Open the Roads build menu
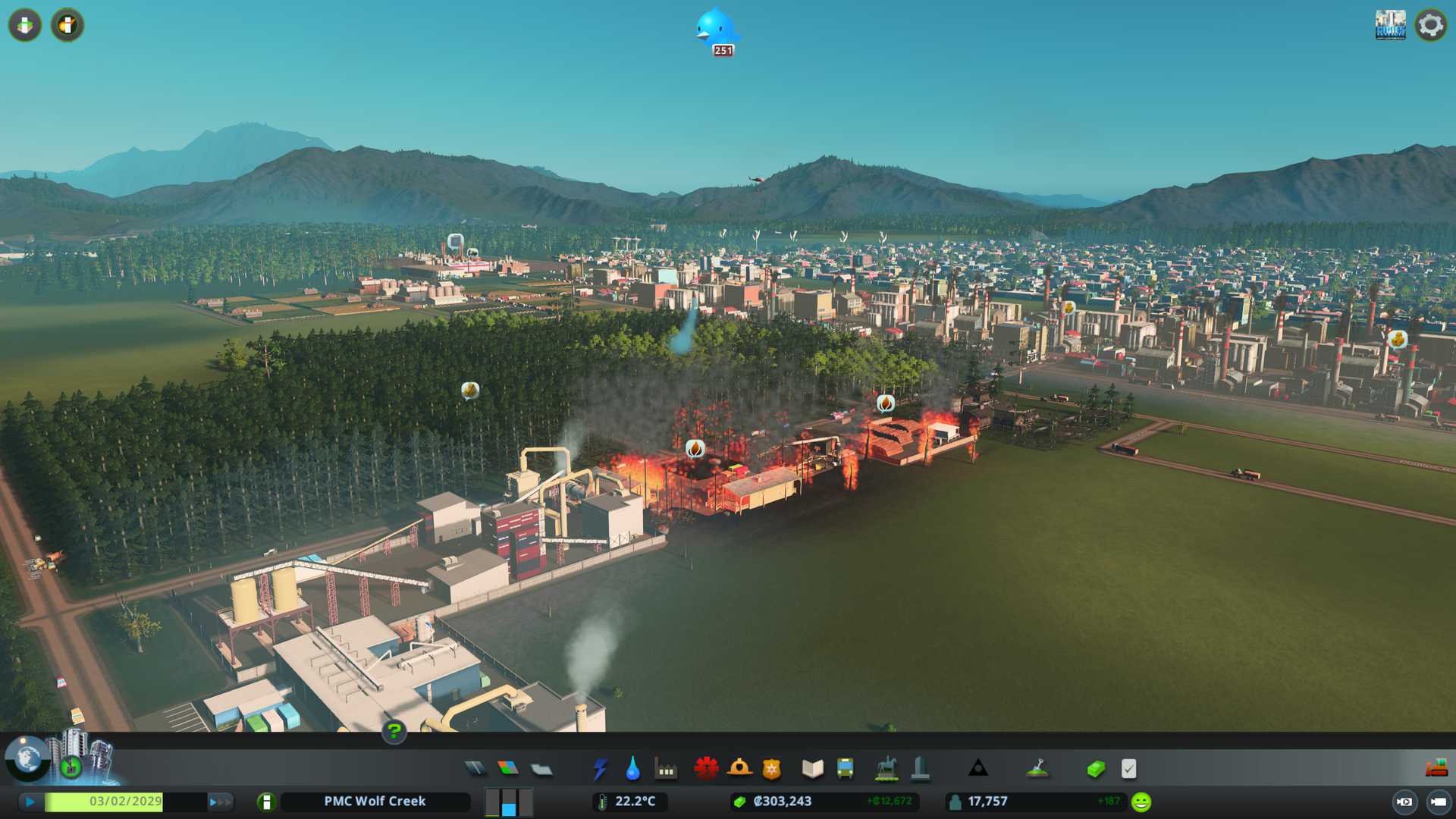Viewport: 1456px width, 819px height. 475,769
